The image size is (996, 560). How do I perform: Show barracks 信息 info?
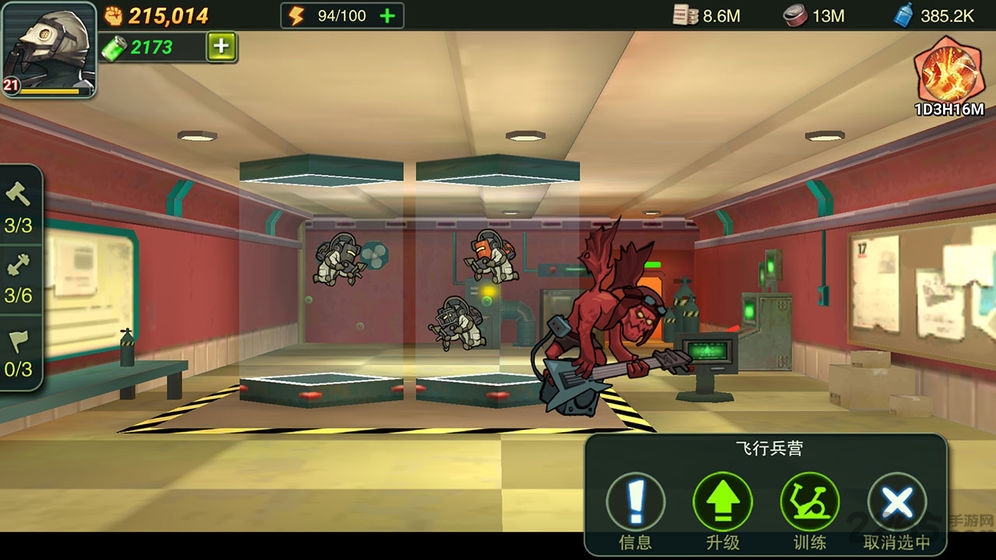635,502
